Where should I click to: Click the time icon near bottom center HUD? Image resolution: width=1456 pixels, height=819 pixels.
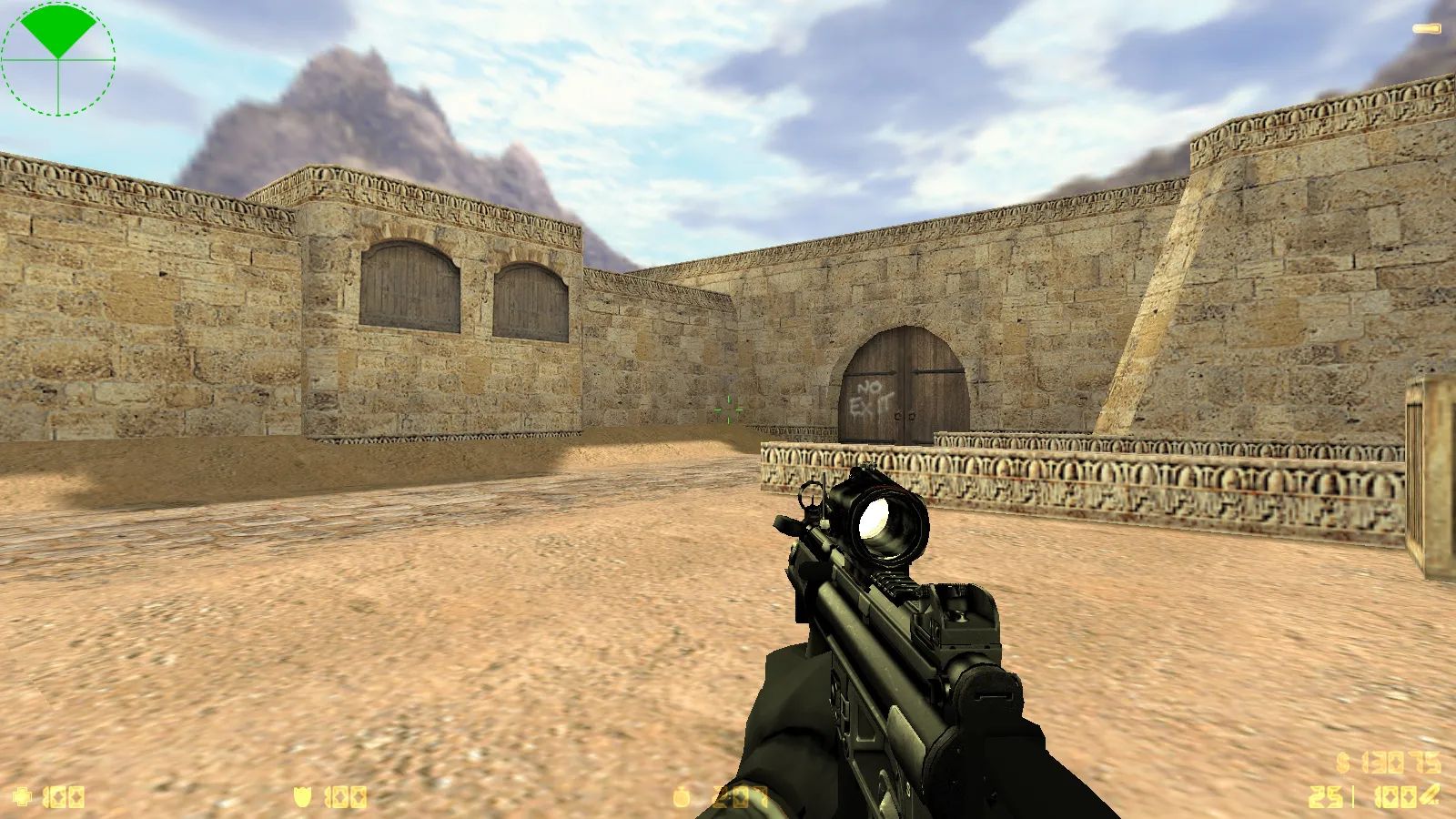pos(679,796)
